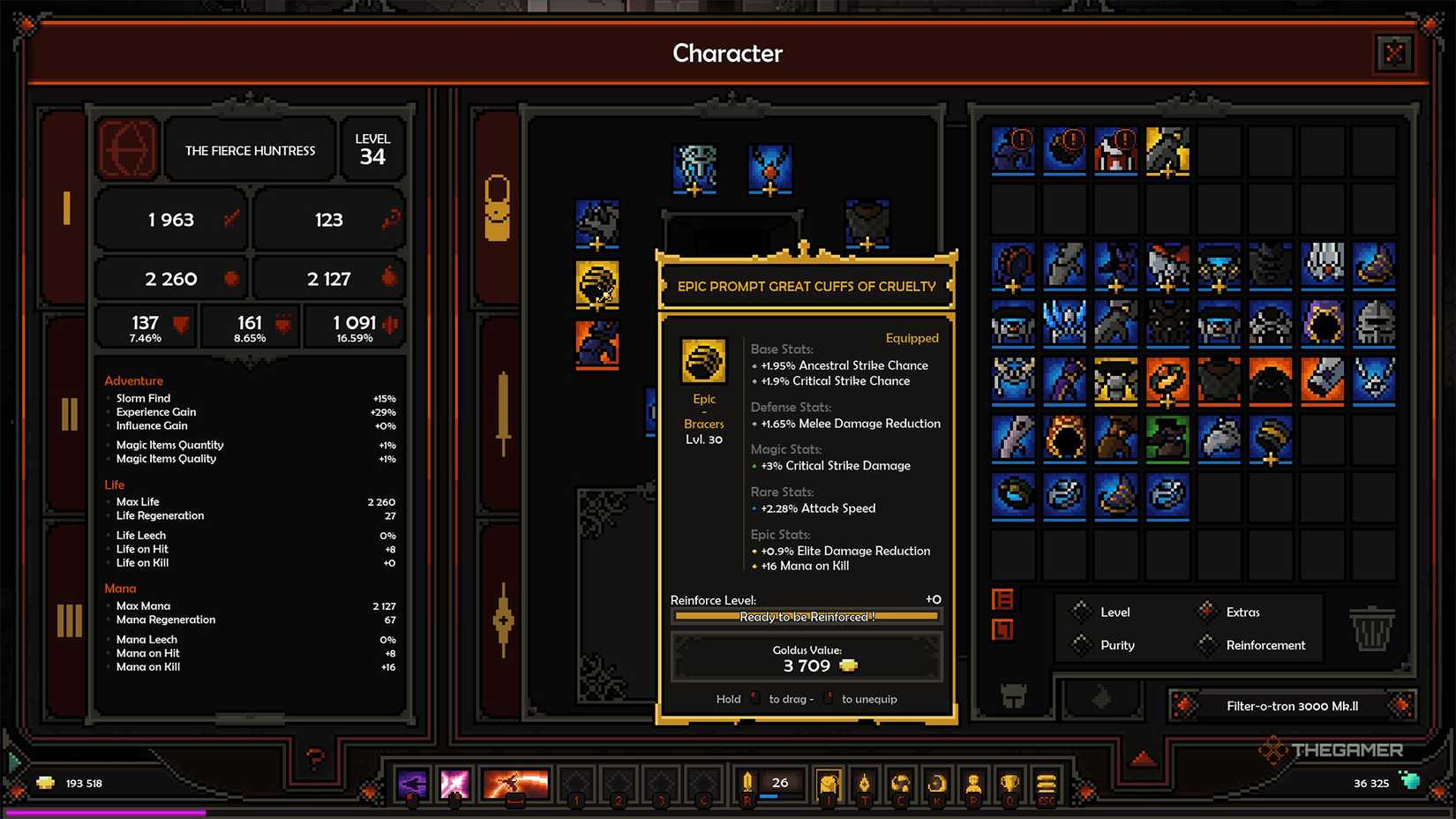Select an inventory item marked with an exclamation point
This screenshot has height=819, width=1456.
pyautogui.click(x=1011, y=150)
